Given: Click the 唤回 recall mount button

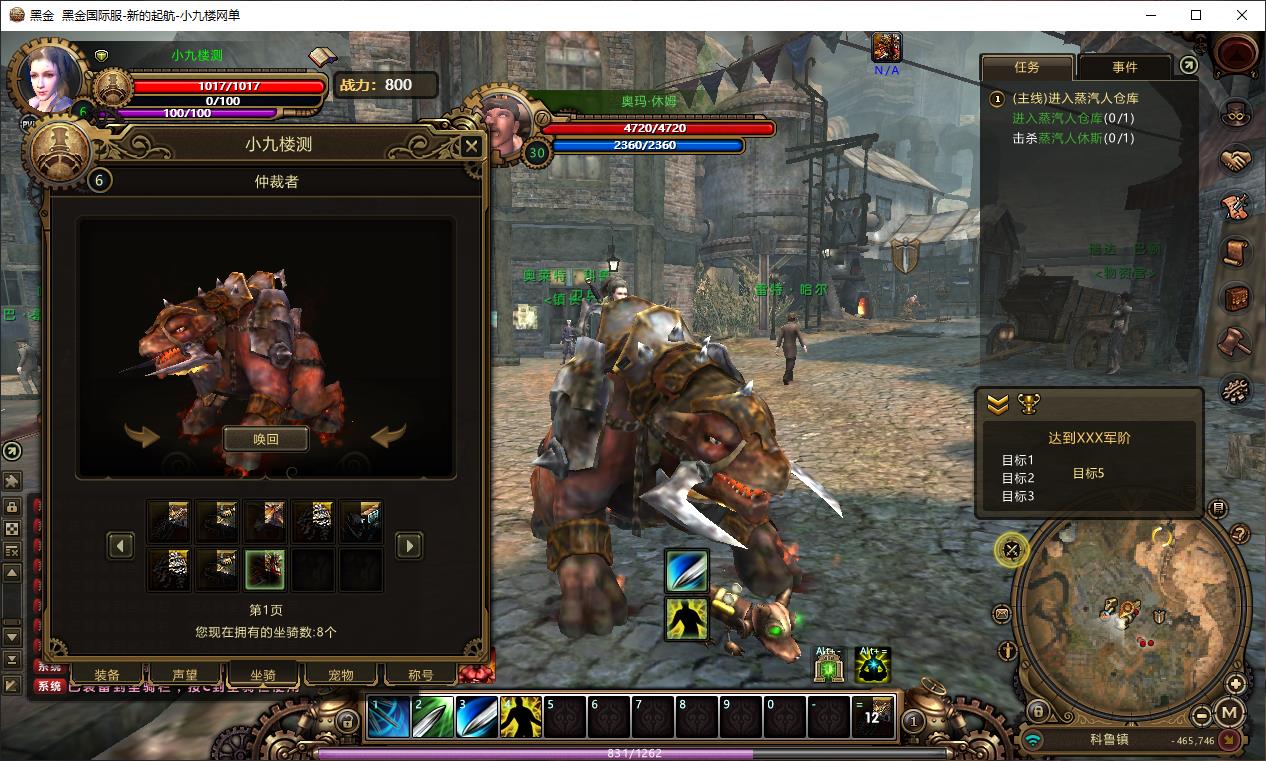Looking at the screenshot, I should [x=265, y=439].
